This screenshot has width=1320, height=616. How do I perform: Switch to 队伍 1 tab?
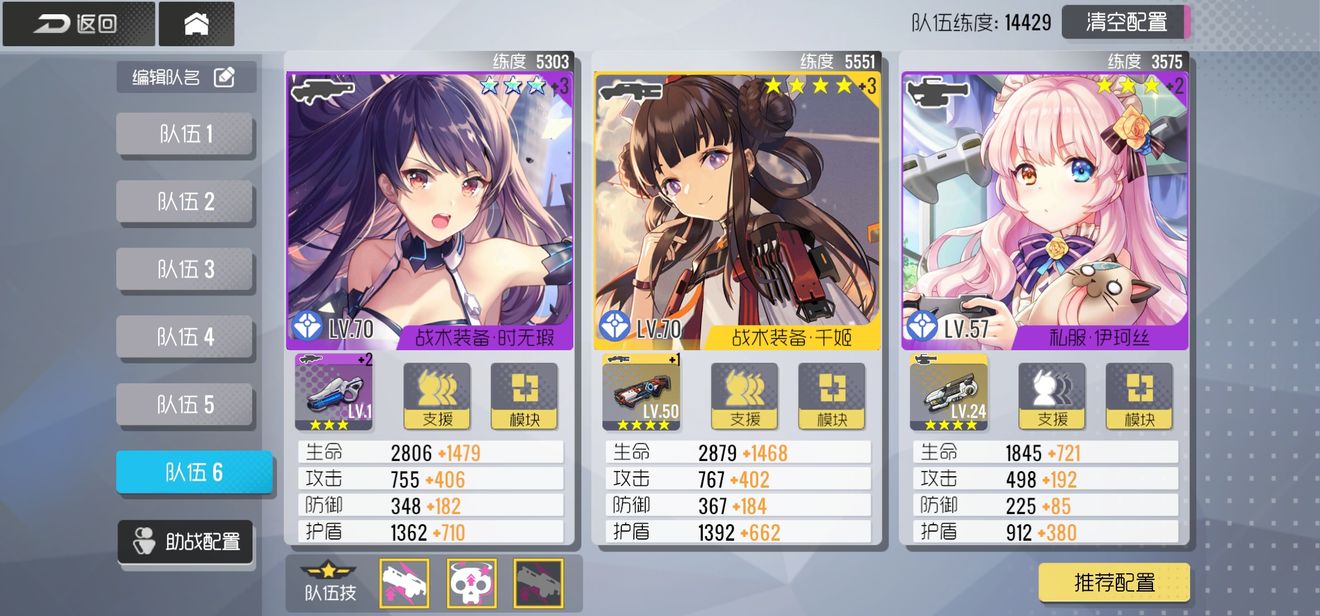click(186, 134)
